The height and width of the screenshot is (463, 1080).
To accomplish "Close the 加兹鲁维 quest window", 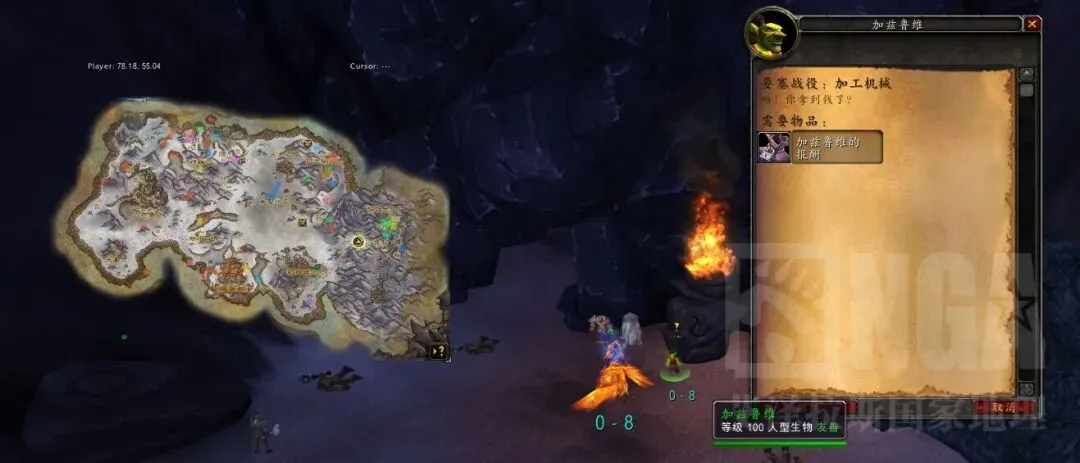I will pos(1033,24).
